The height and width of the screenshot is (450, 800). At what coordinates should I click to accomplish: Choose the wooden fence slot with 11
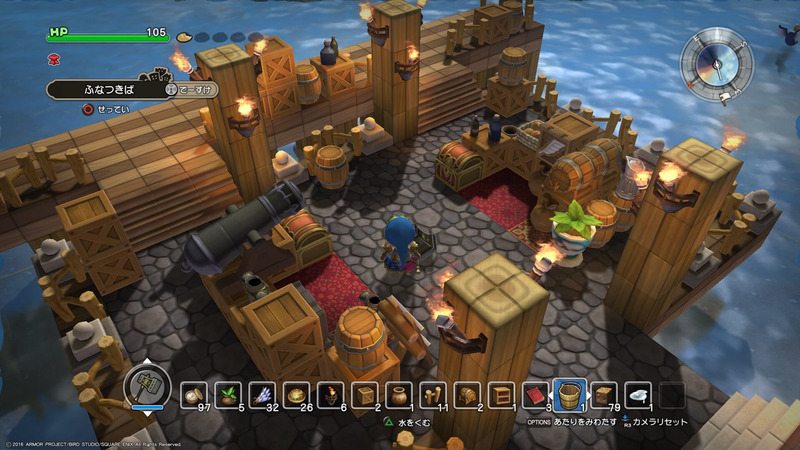433,395
